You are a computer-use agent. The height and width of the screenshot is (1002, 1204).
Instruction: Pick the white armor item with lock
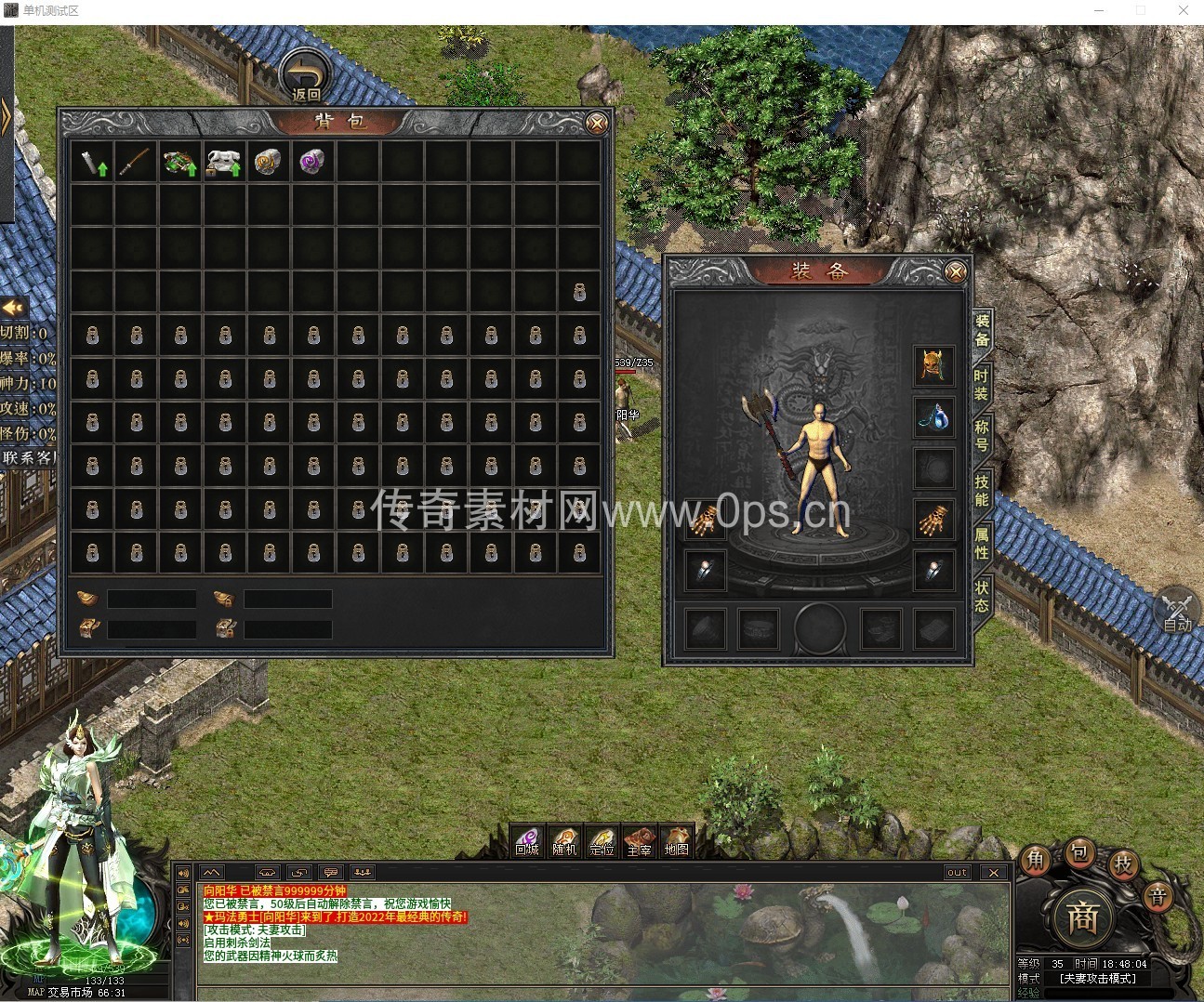pos(224,163)
